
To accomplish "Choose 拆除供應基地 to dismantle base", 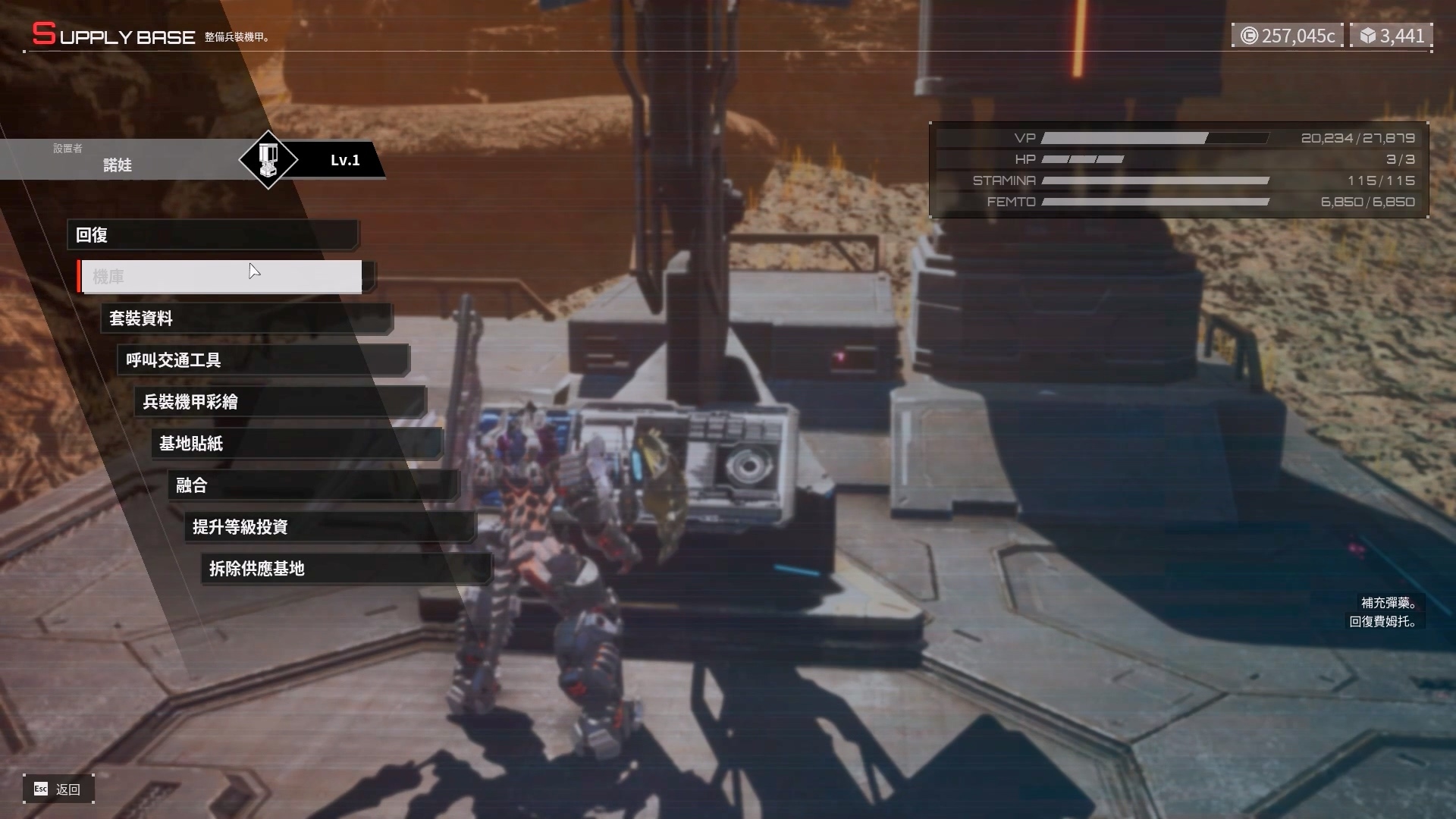I will (346, 569).
